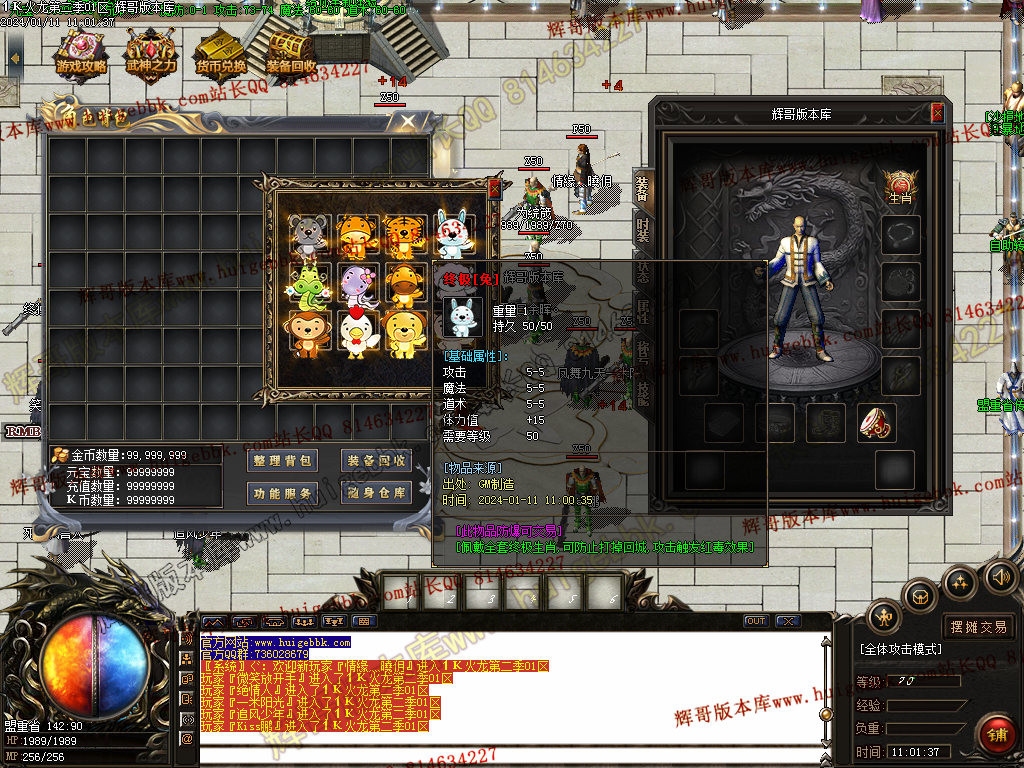
Task: Click the 生肖 zodiac emblem button
Action: [900, 186]
